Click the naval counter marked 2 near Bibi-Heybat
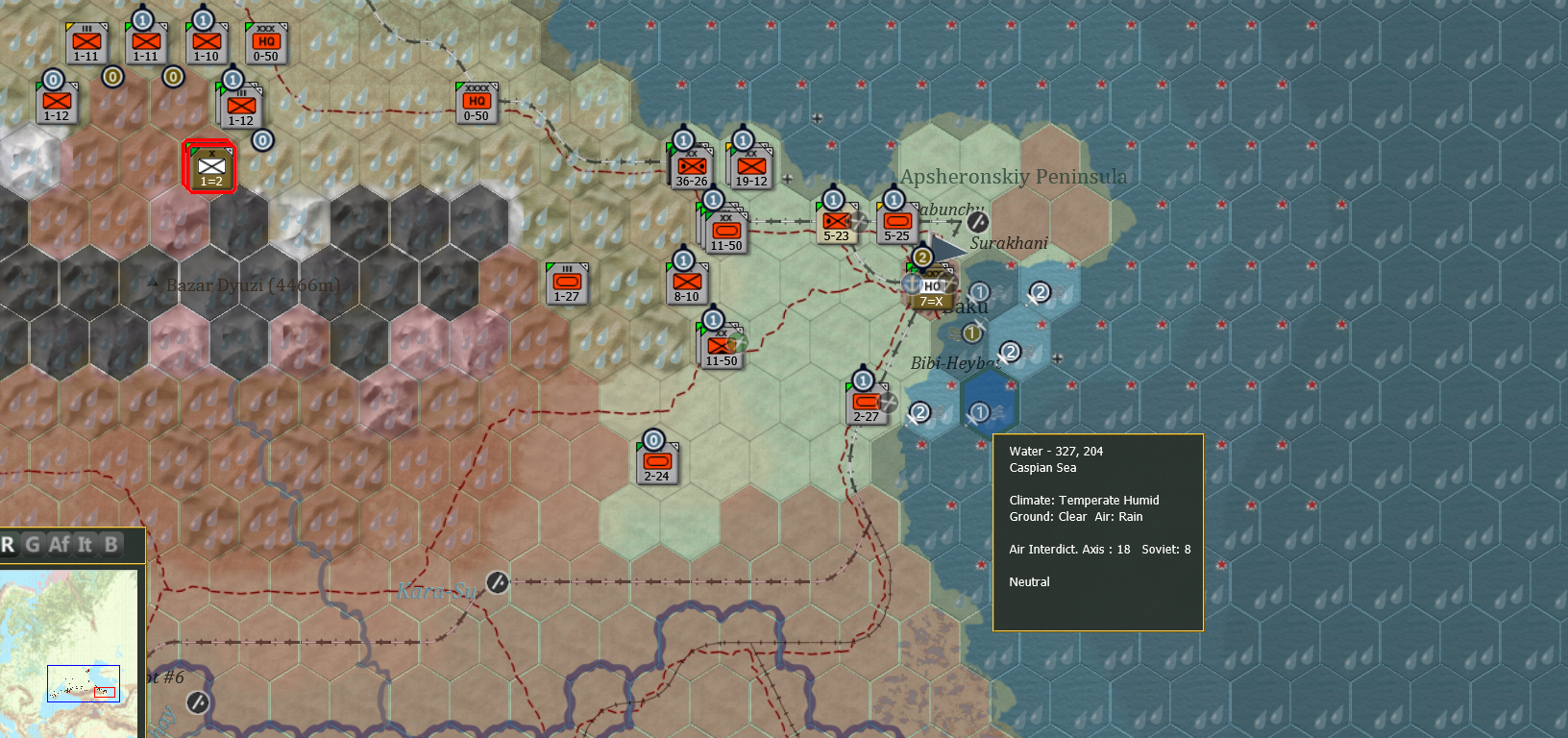 click(x=1010, y=353)
